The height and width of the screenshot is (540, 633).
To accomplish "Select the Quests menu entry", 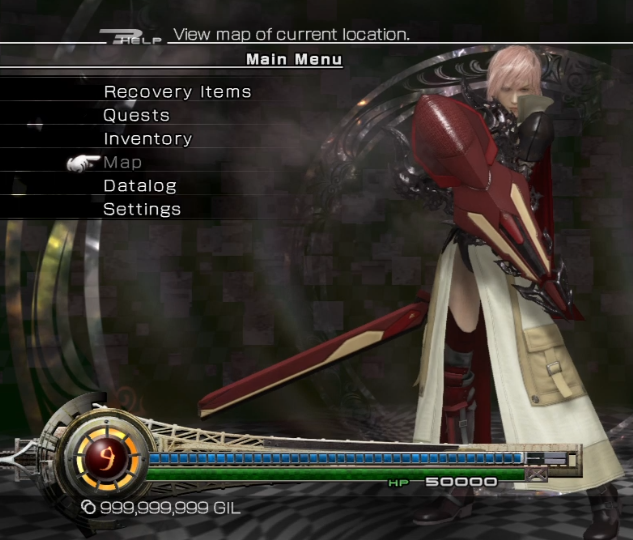I will point(136,115).
